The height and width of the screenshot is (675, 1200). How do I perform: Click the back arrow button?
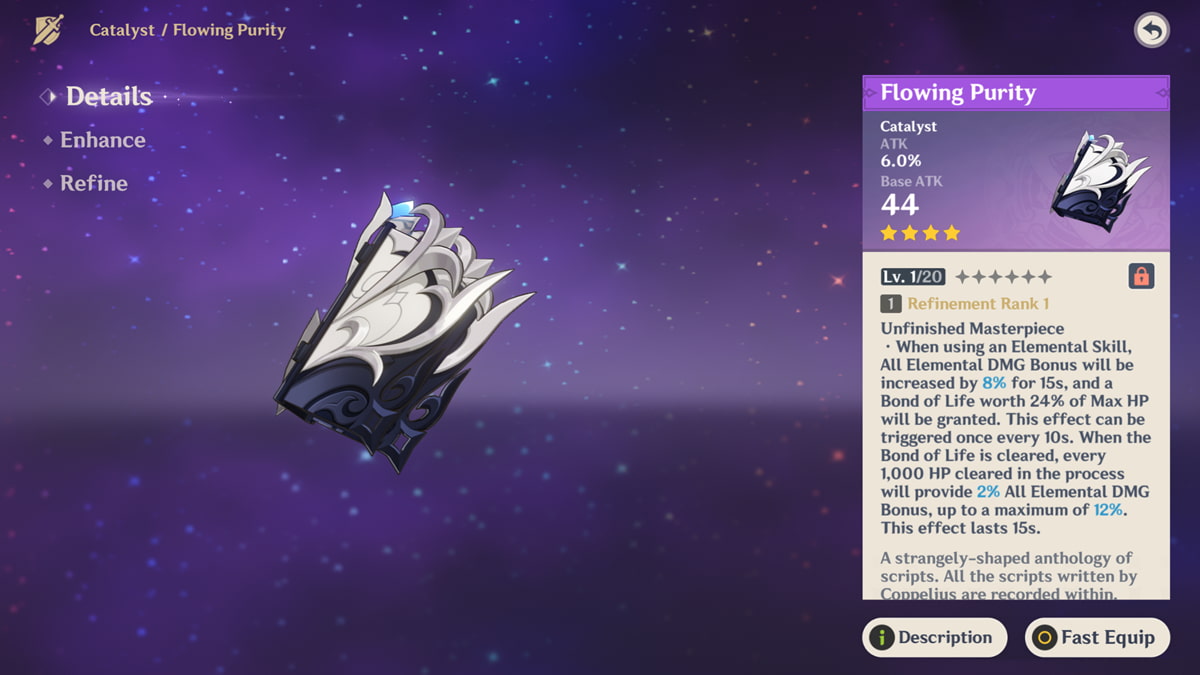1152,31
